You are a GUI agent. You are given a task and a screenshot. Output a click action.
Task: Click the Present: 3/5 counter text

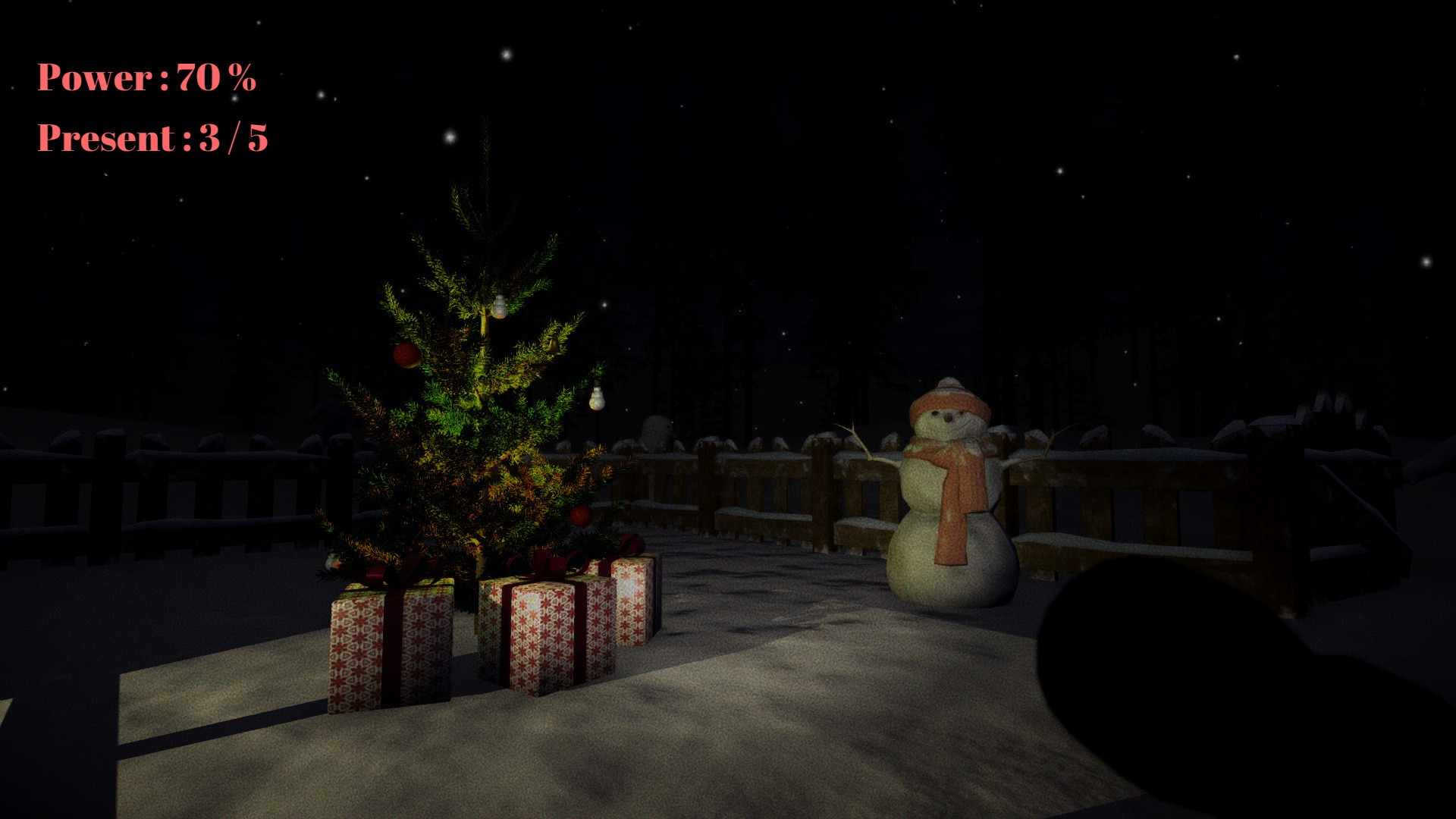pos(155,138)
